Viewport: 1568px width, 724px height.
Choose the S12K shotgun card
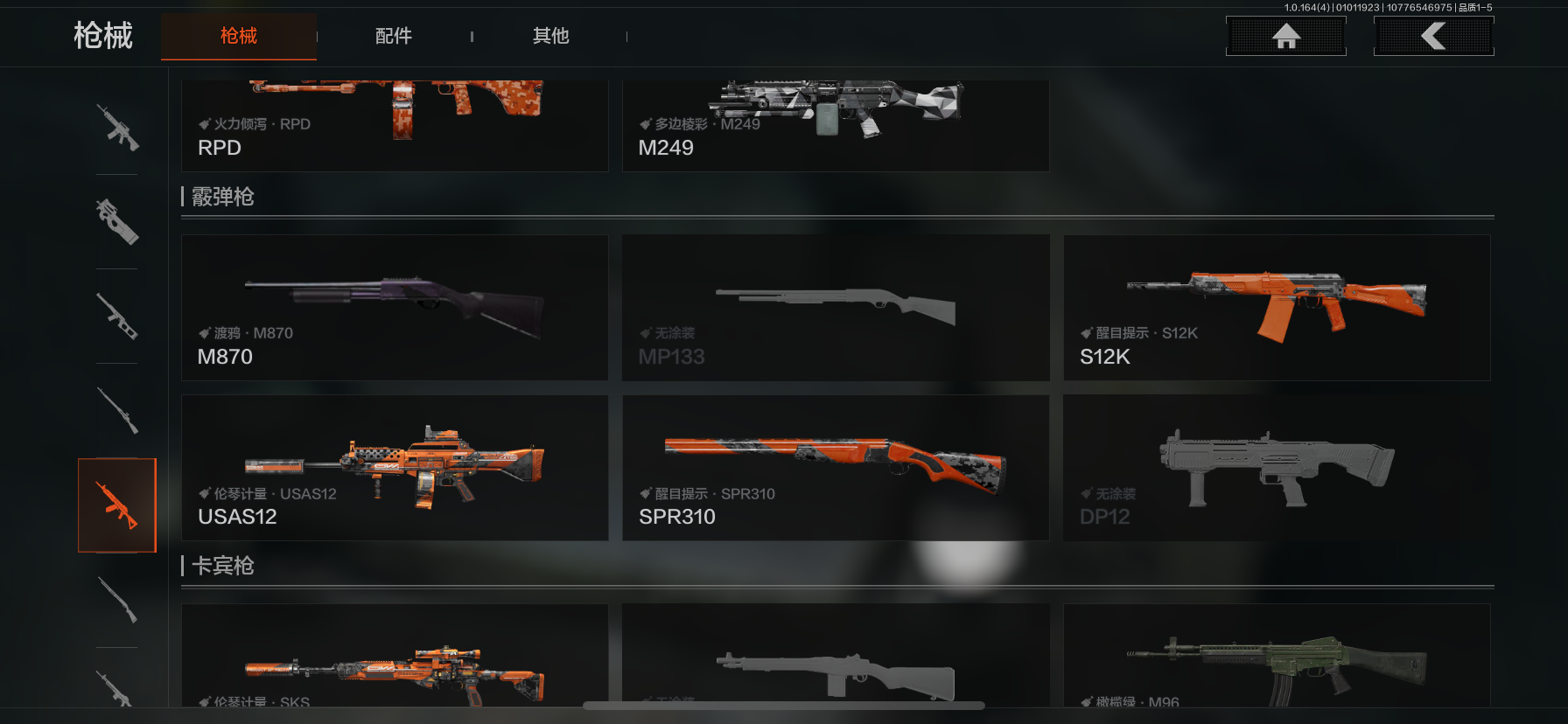(x=1277, y=307)
